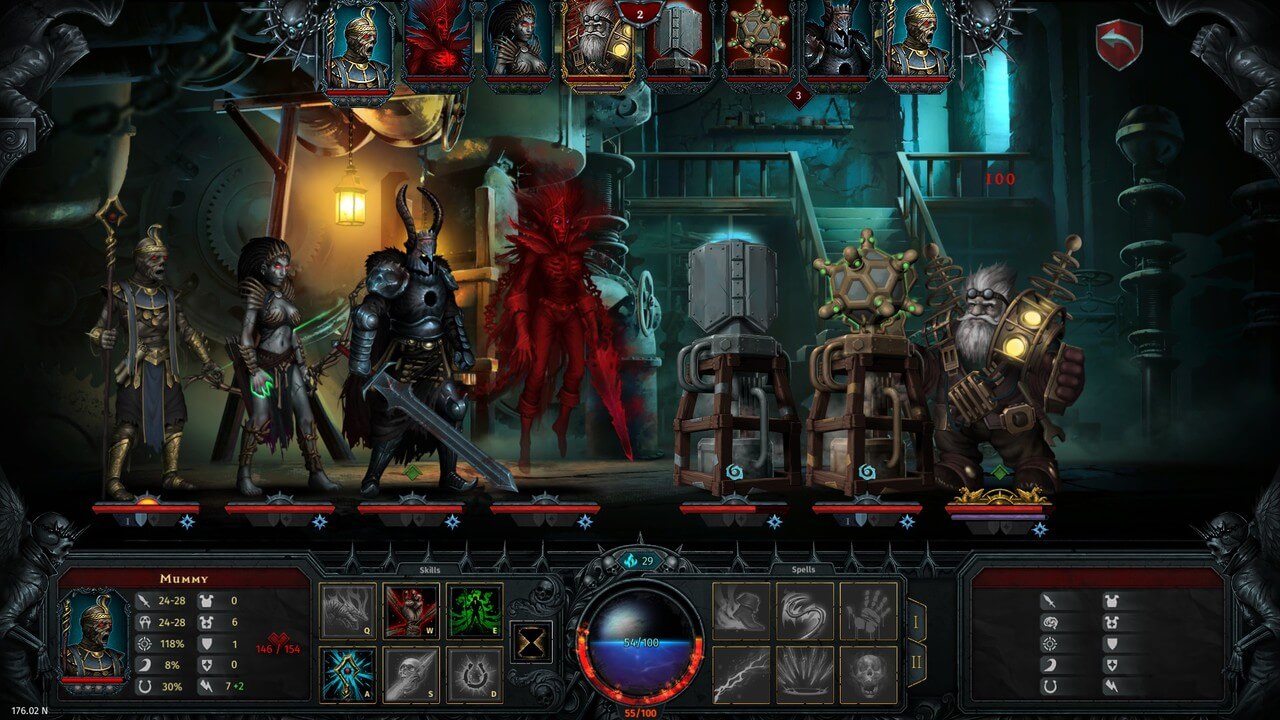Click Mummy's dagger attack stat icon

(x=144, y=601)
